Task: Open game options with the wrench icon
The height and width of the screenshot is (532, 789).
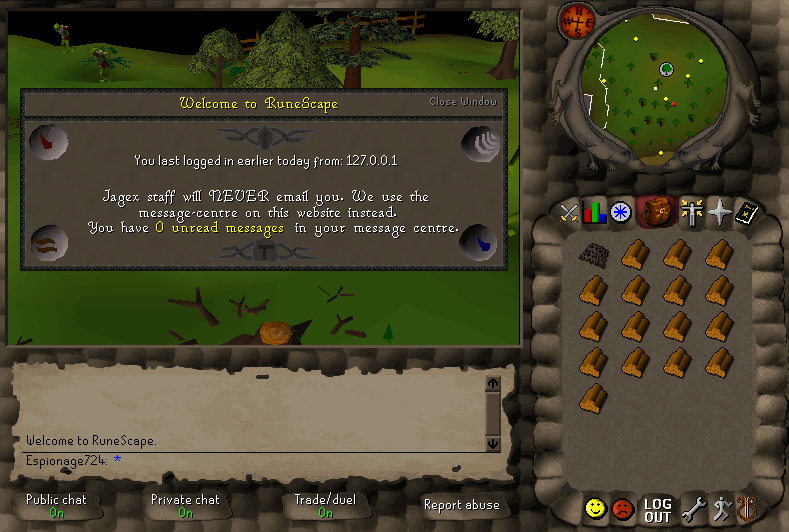Action: tap(692, 509)
